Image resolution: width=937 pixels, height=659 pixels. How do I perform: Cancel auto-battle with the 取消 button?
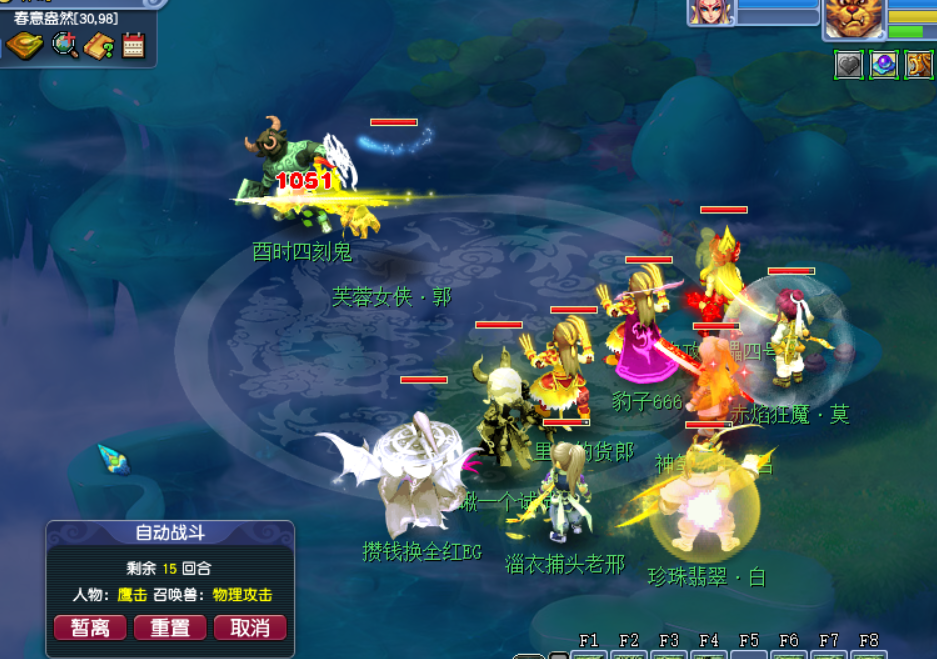[250, 627]
